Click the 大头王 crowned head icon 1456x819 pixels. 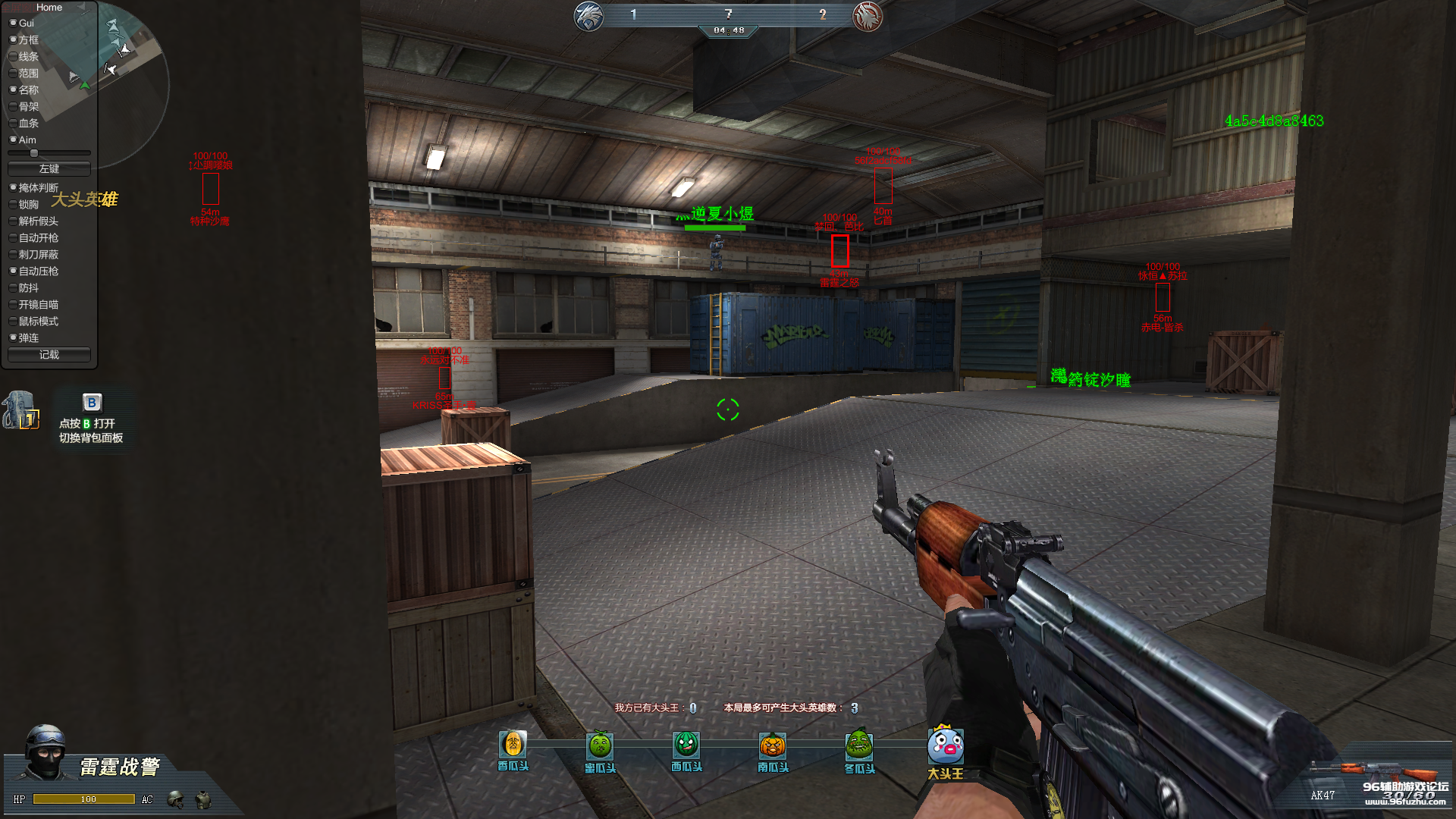(x=946, y=746)
